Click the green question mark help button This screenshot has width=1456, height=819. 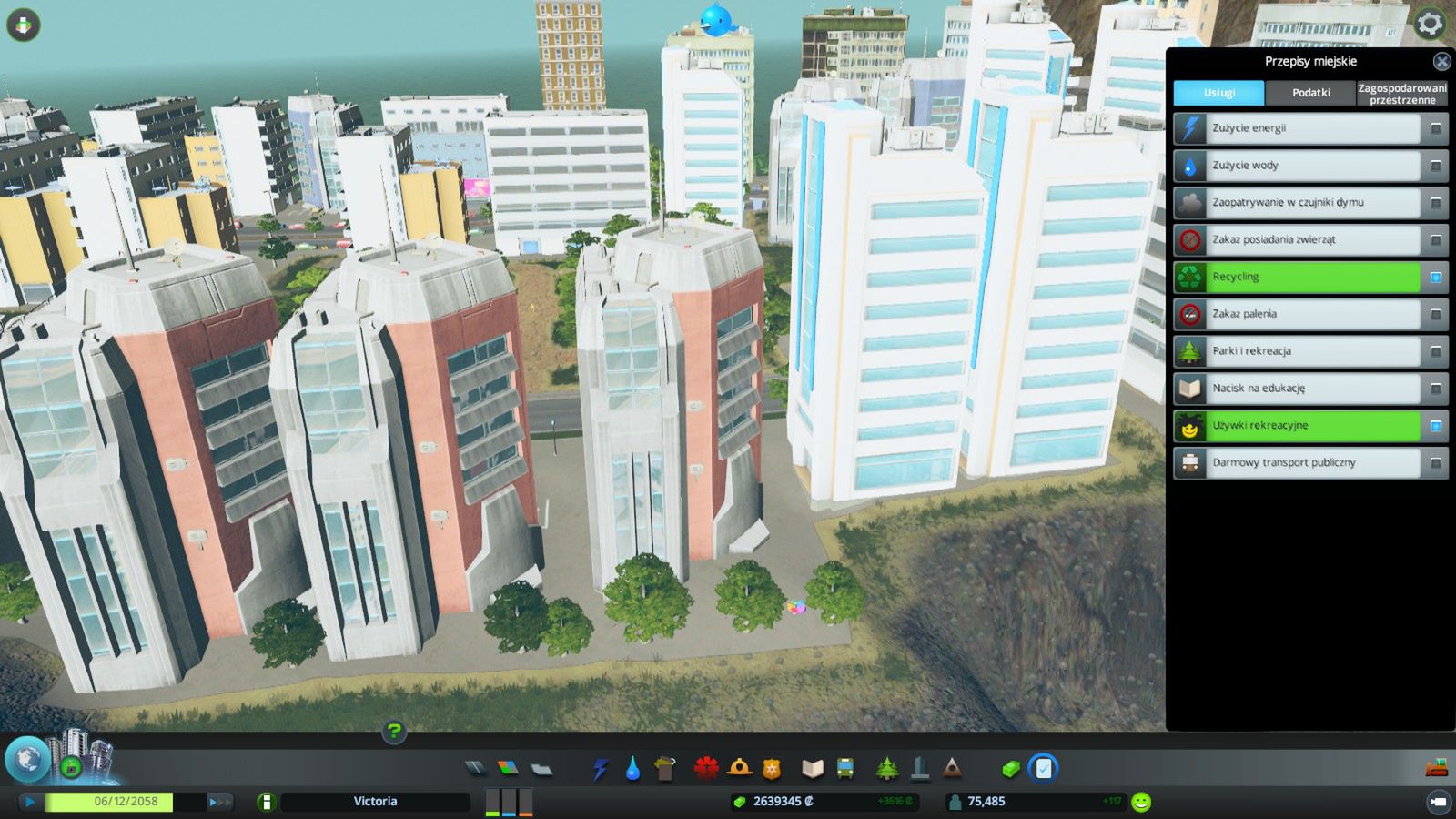coord(393,731)
